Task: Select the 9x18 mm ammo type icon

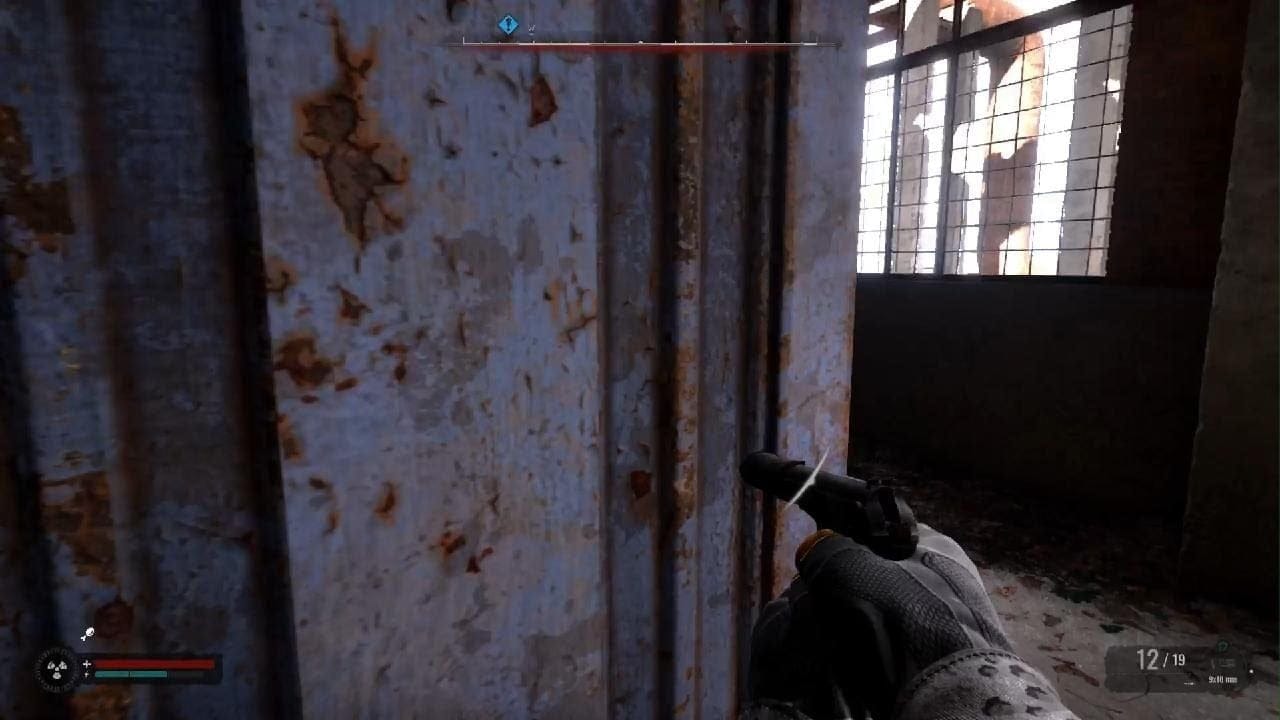Action: (1224, 662)
